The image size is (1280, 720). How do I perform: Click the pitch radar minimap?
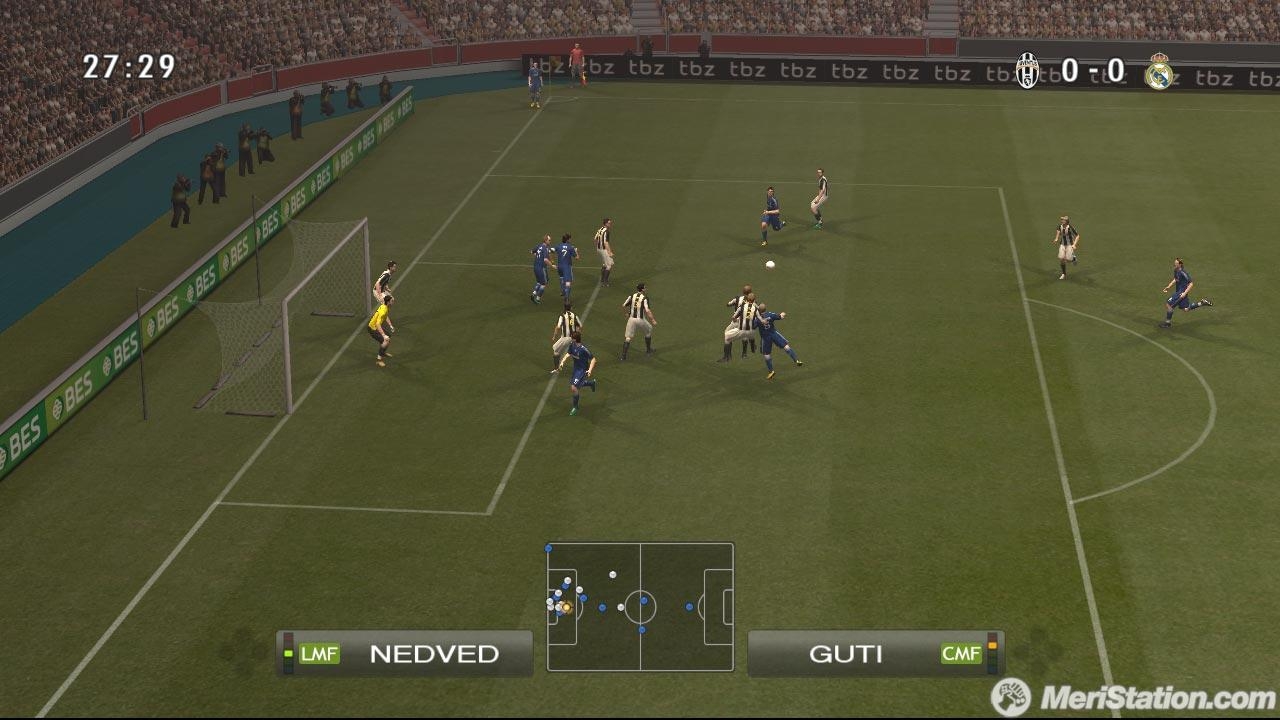click(x=640, y=607)
